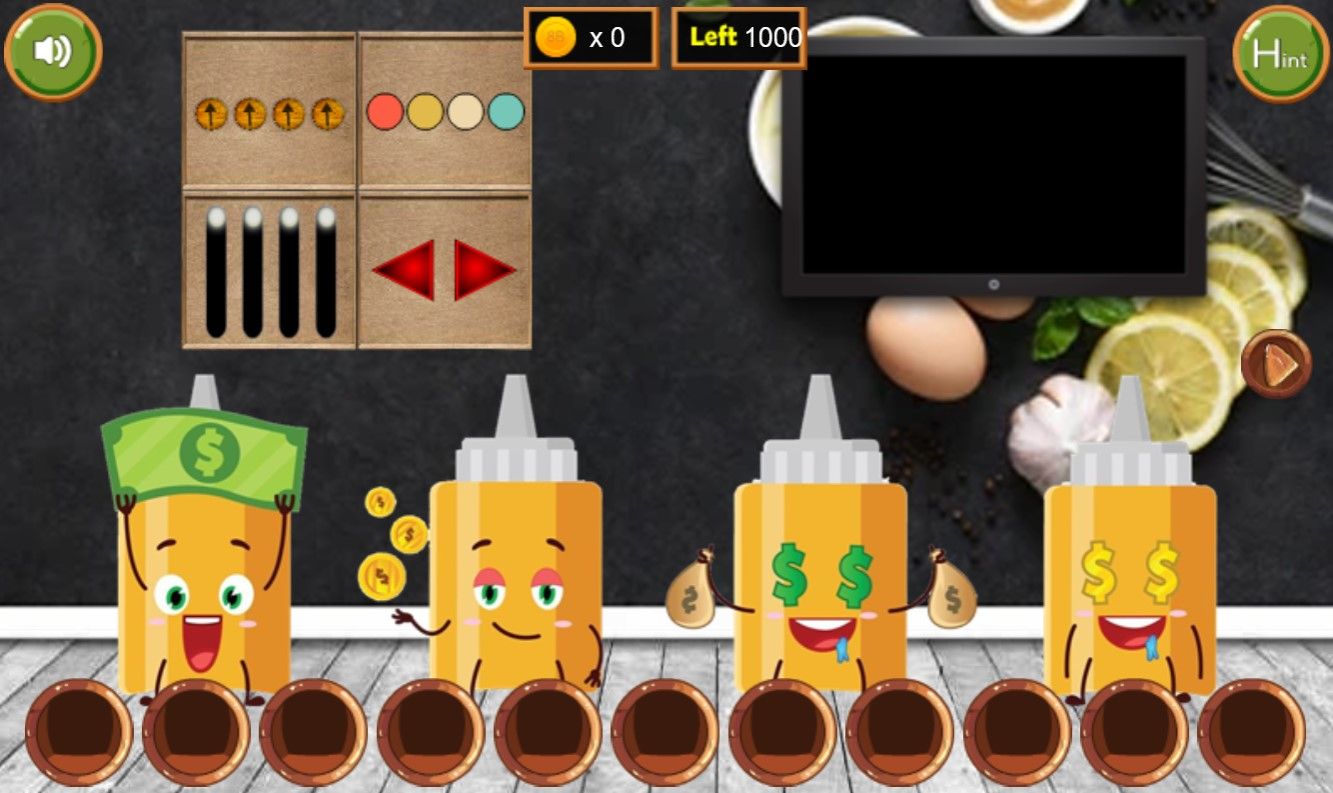Click the red right arrow on panel
This screenshot has height=793, width=1333.
point(484,270)
